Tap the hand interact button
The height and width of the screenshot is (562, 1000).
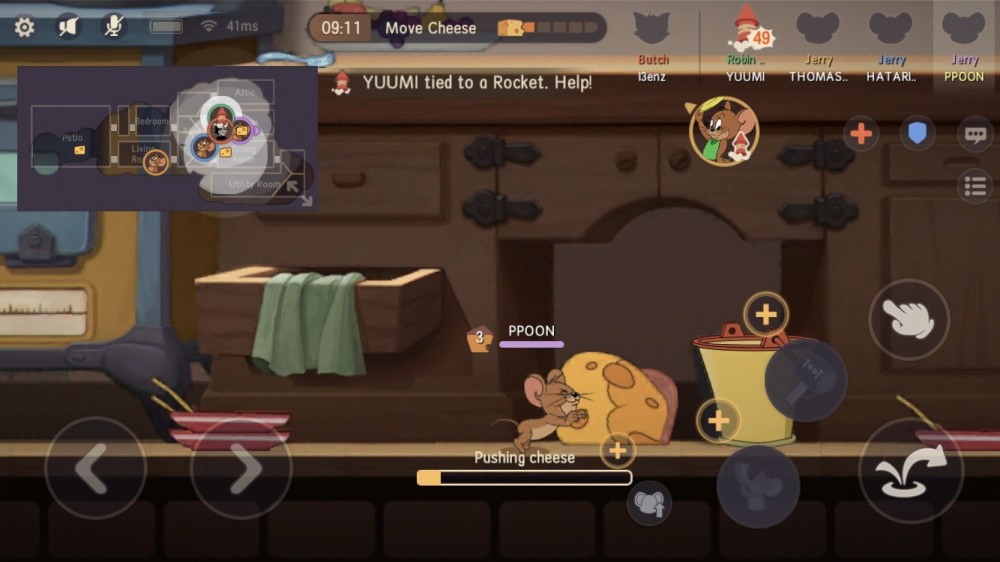908,319
